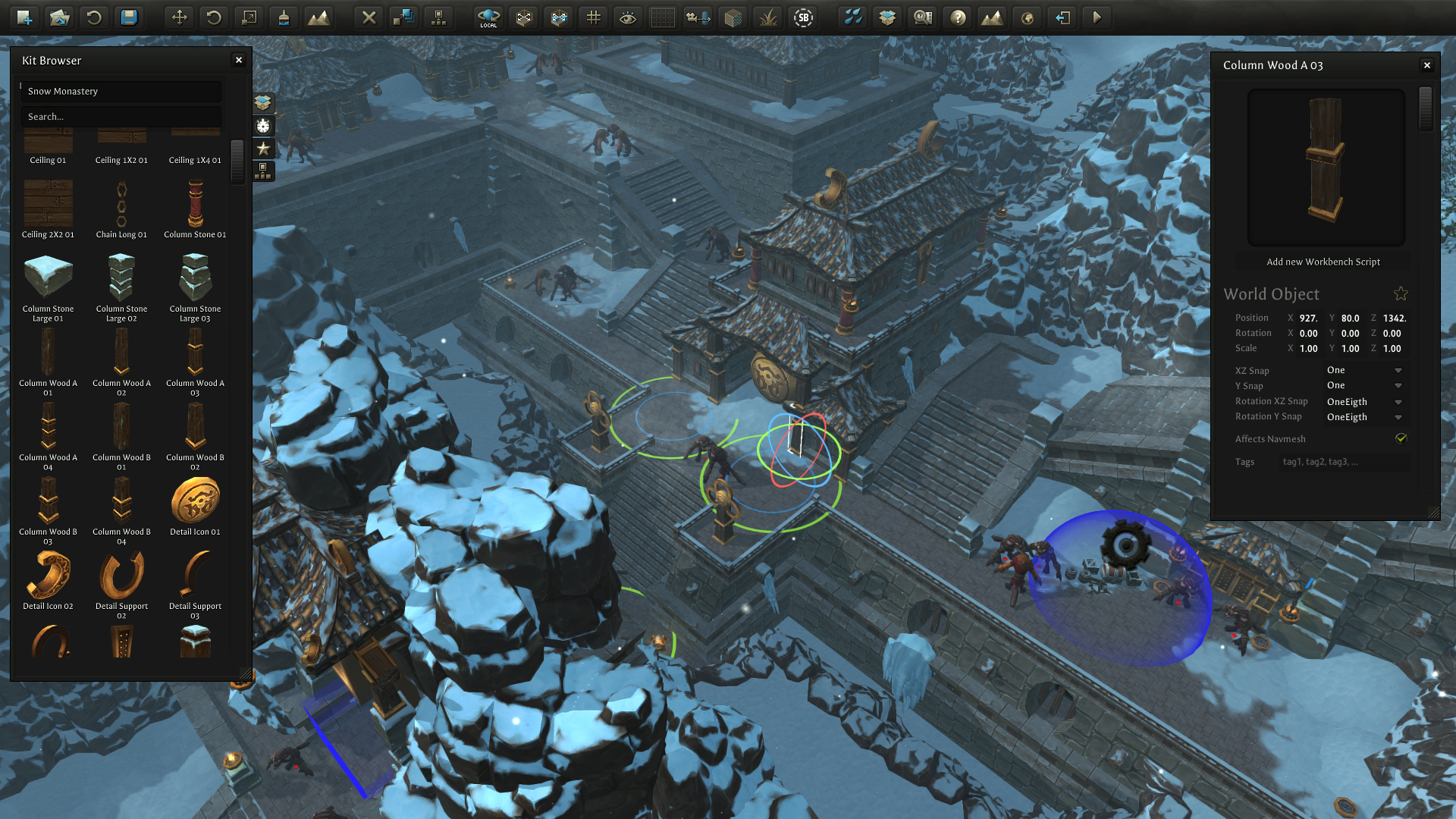
Task: Click the Undo icon
Action: [x=94, y=17]
